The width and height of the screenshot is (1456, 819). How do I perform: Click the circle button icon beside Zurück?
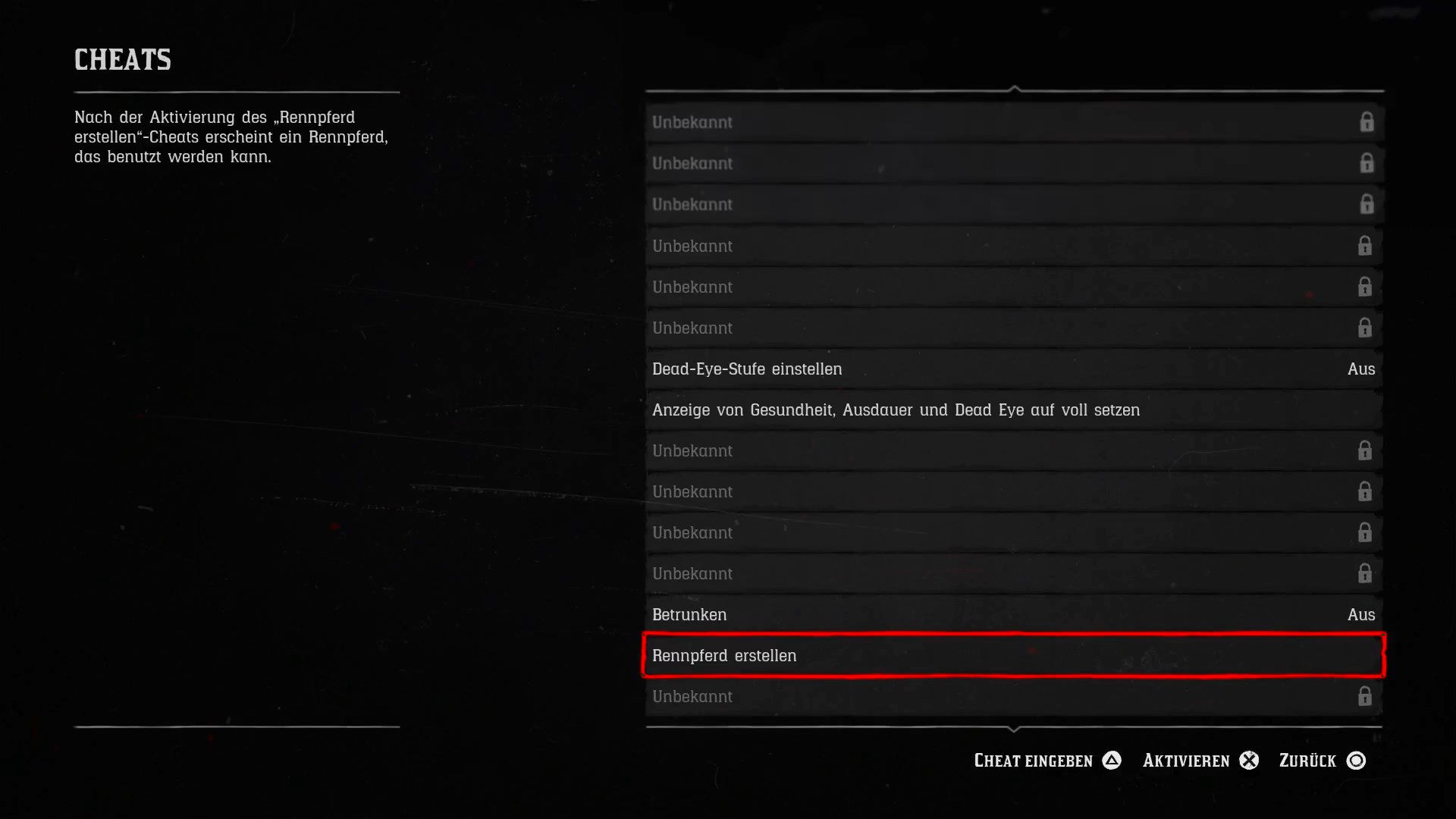tap(1357, 760)
